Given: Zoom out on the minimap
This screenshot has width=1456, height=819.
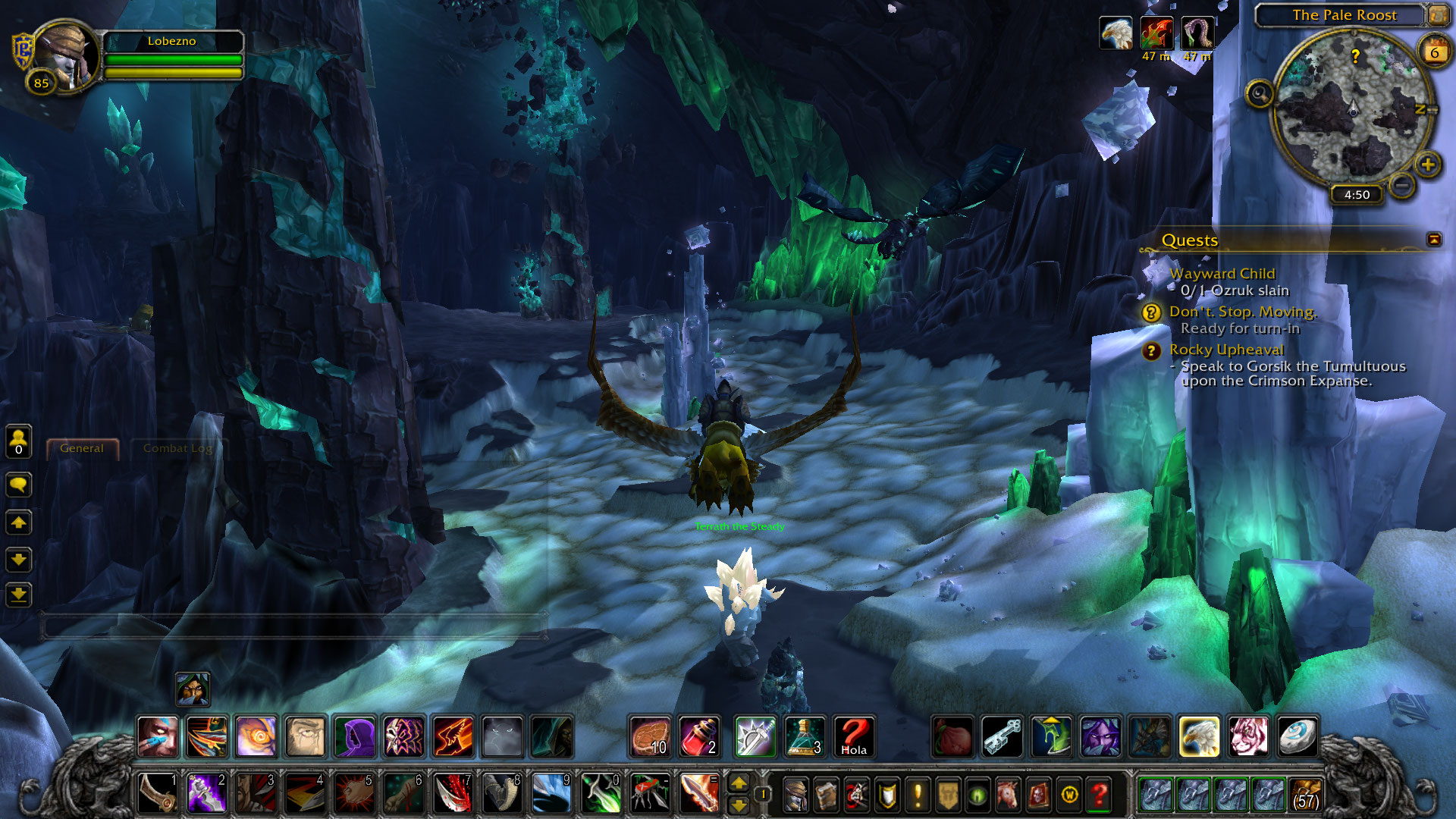Looking at the screenshot, I should point(1403,184).
